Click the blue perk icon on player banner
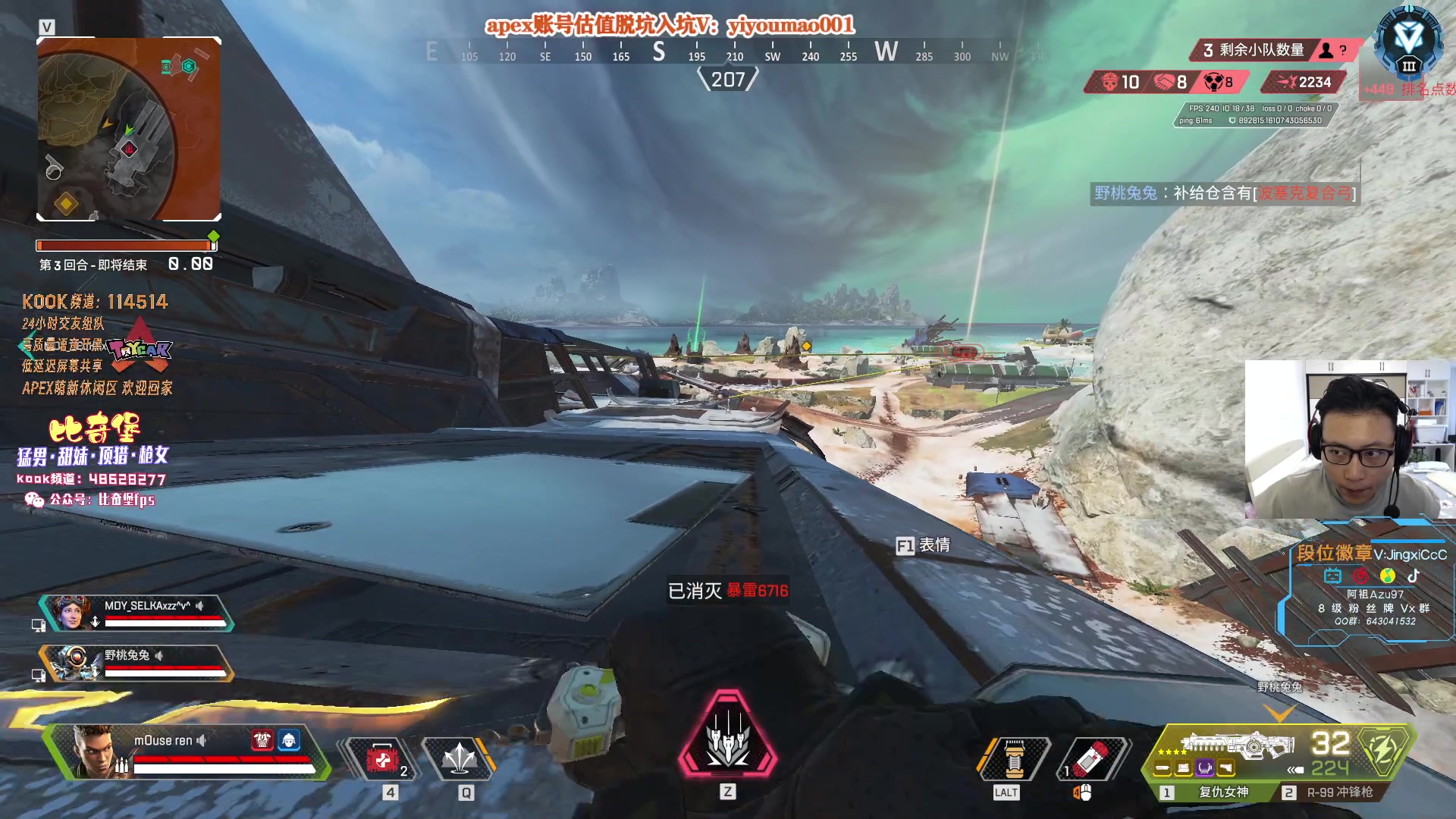 click(289, 739)
